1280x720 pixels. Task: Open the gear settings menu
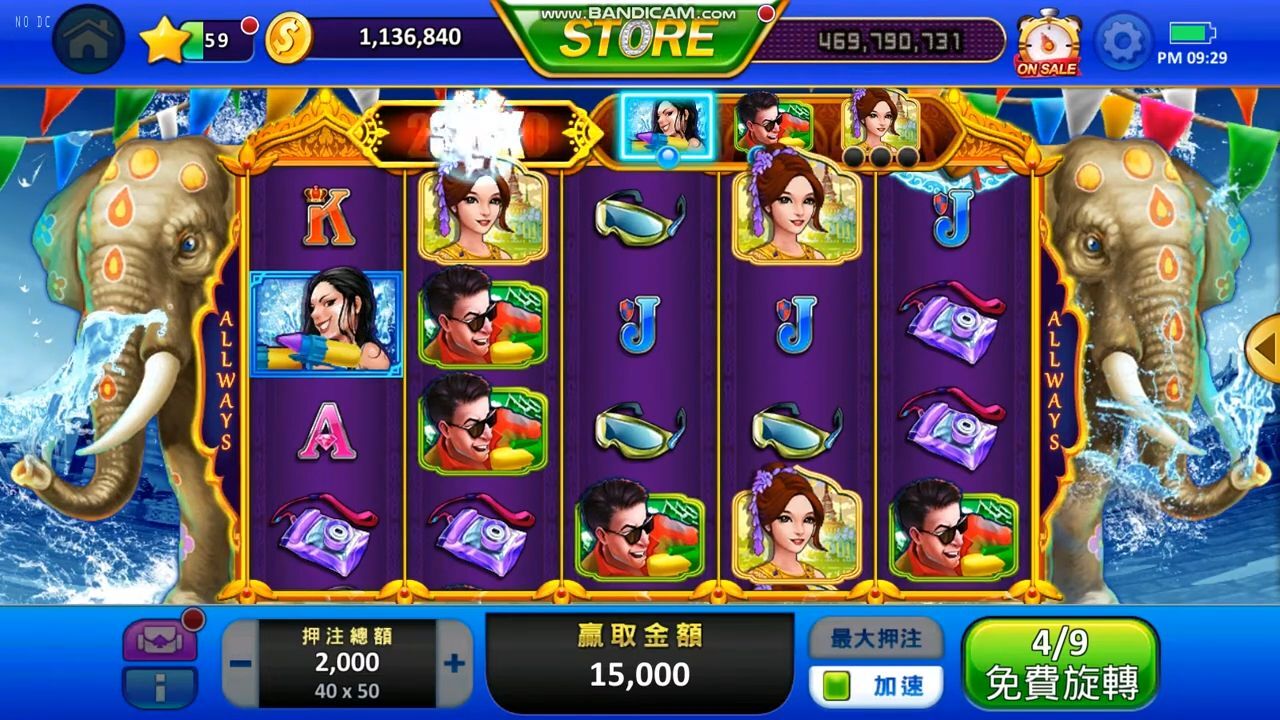tap(1123, 41)
